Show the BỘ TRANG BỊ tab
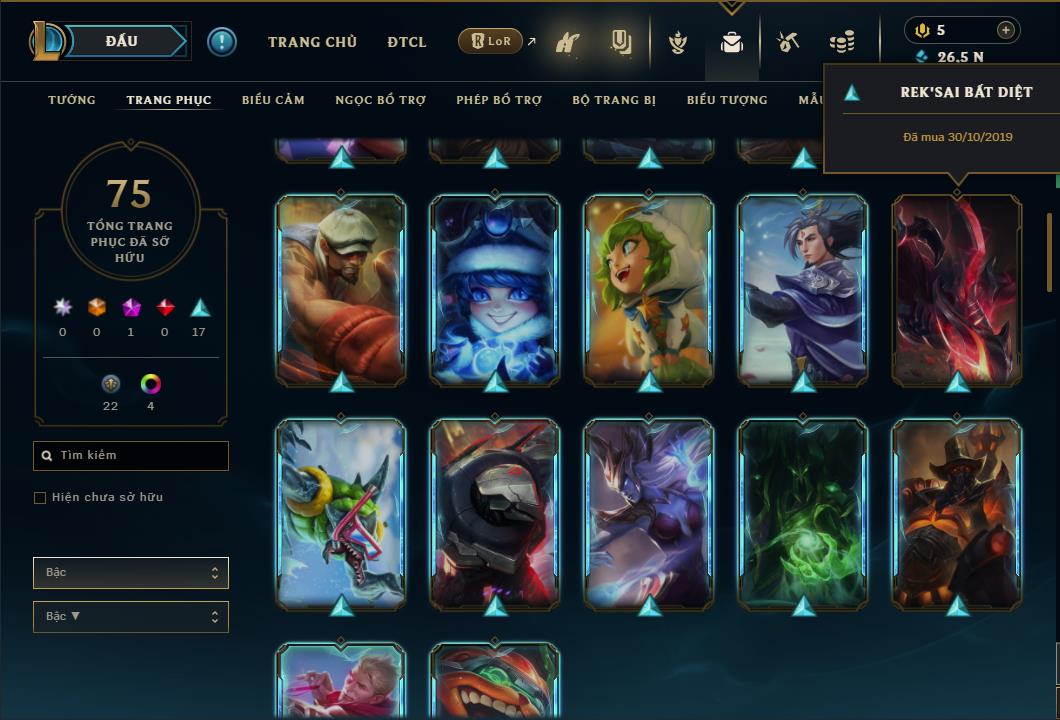This screenshot has width=1060, height=720. (614, 100)
